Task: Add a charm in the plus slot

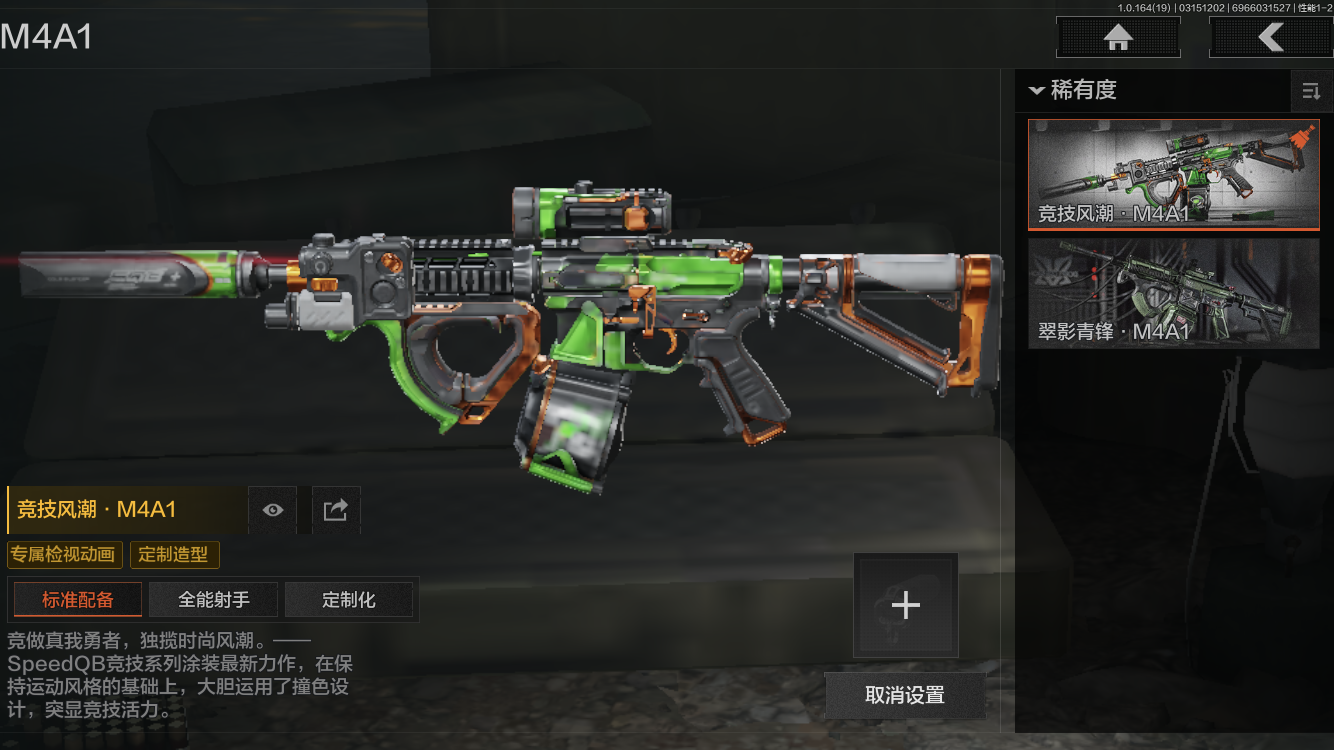Action: (x=905, y=605)
